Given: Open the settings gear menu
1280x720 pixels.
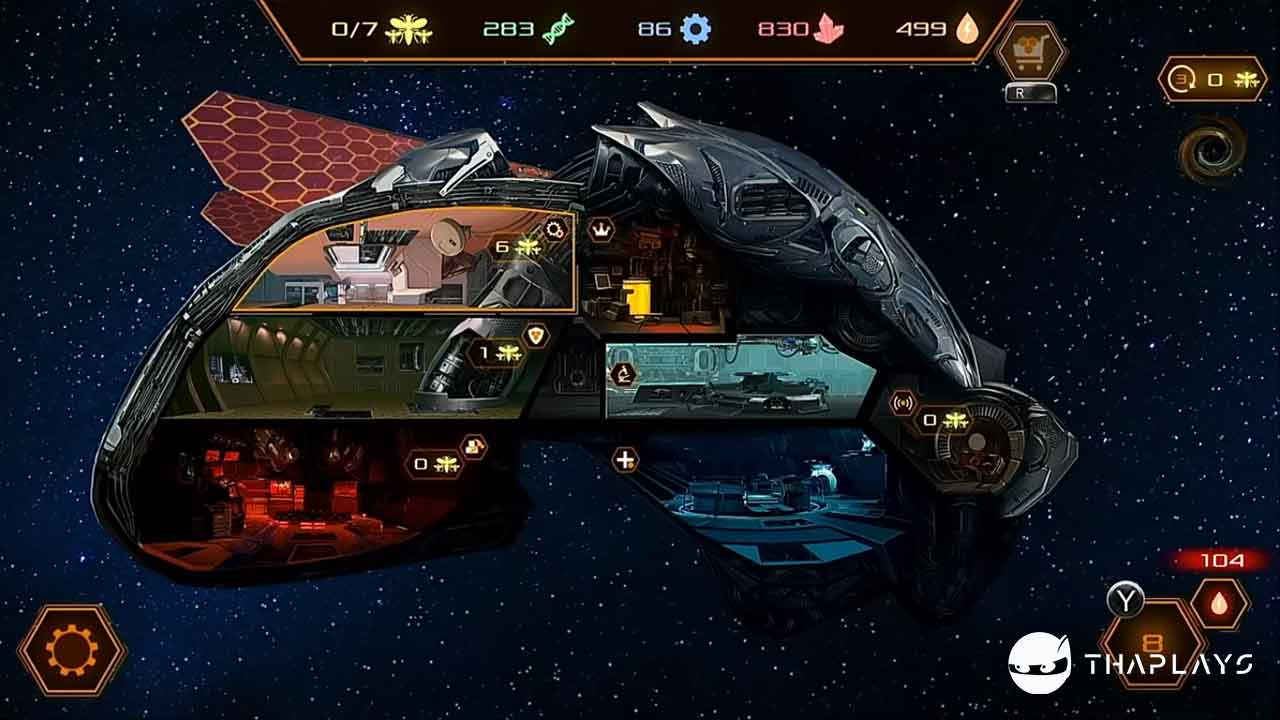Looking at the screenshot, I should [72, 651].
